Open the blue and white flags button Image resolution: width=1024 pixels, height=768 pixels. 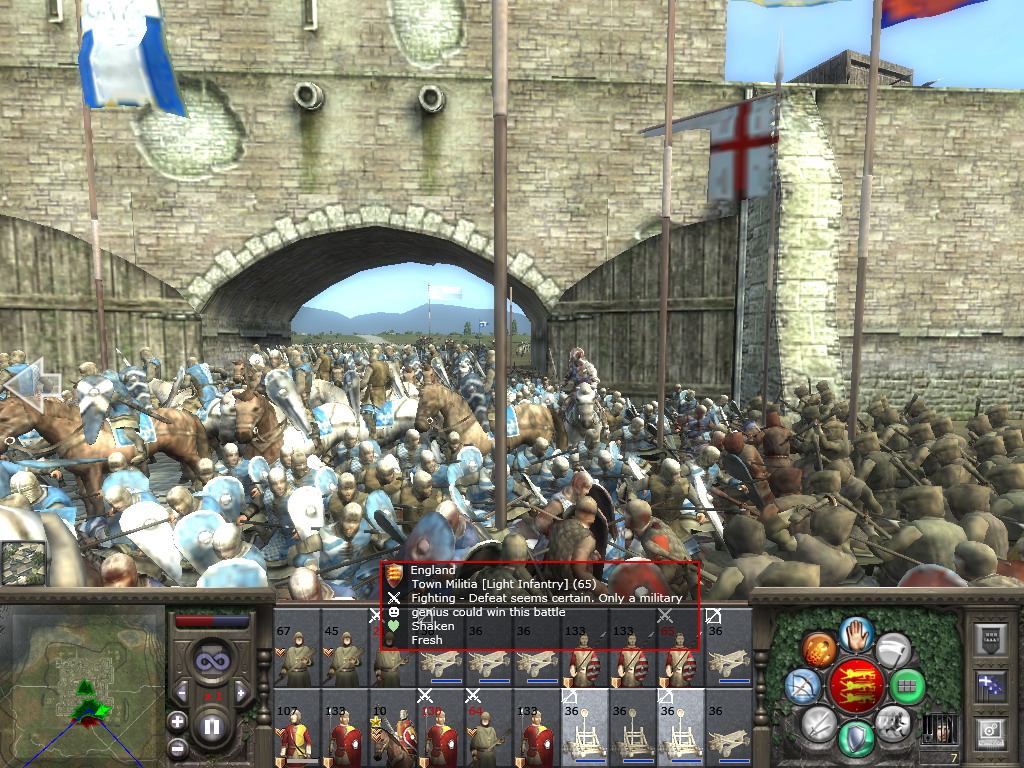click(x=990, y=685)
